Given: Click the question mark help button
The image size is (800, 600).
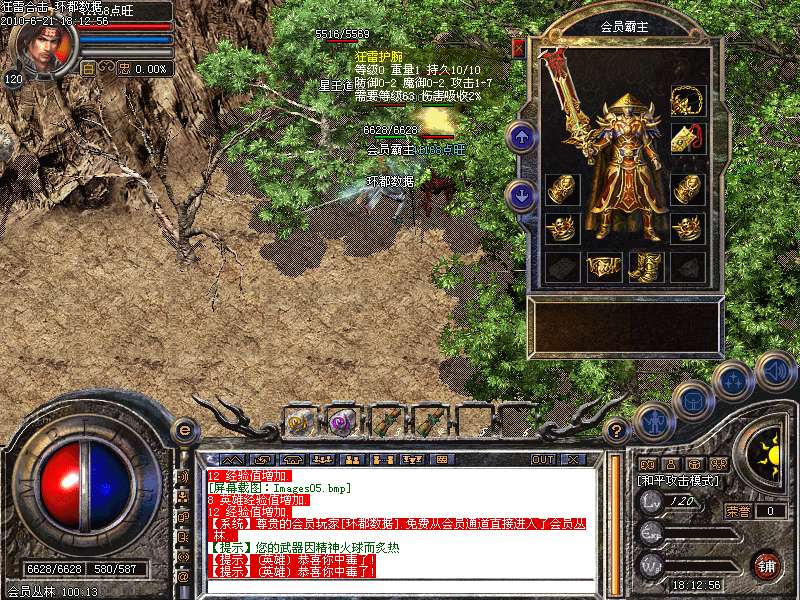Looking at the screenshot, I should (x=618, y=431).
